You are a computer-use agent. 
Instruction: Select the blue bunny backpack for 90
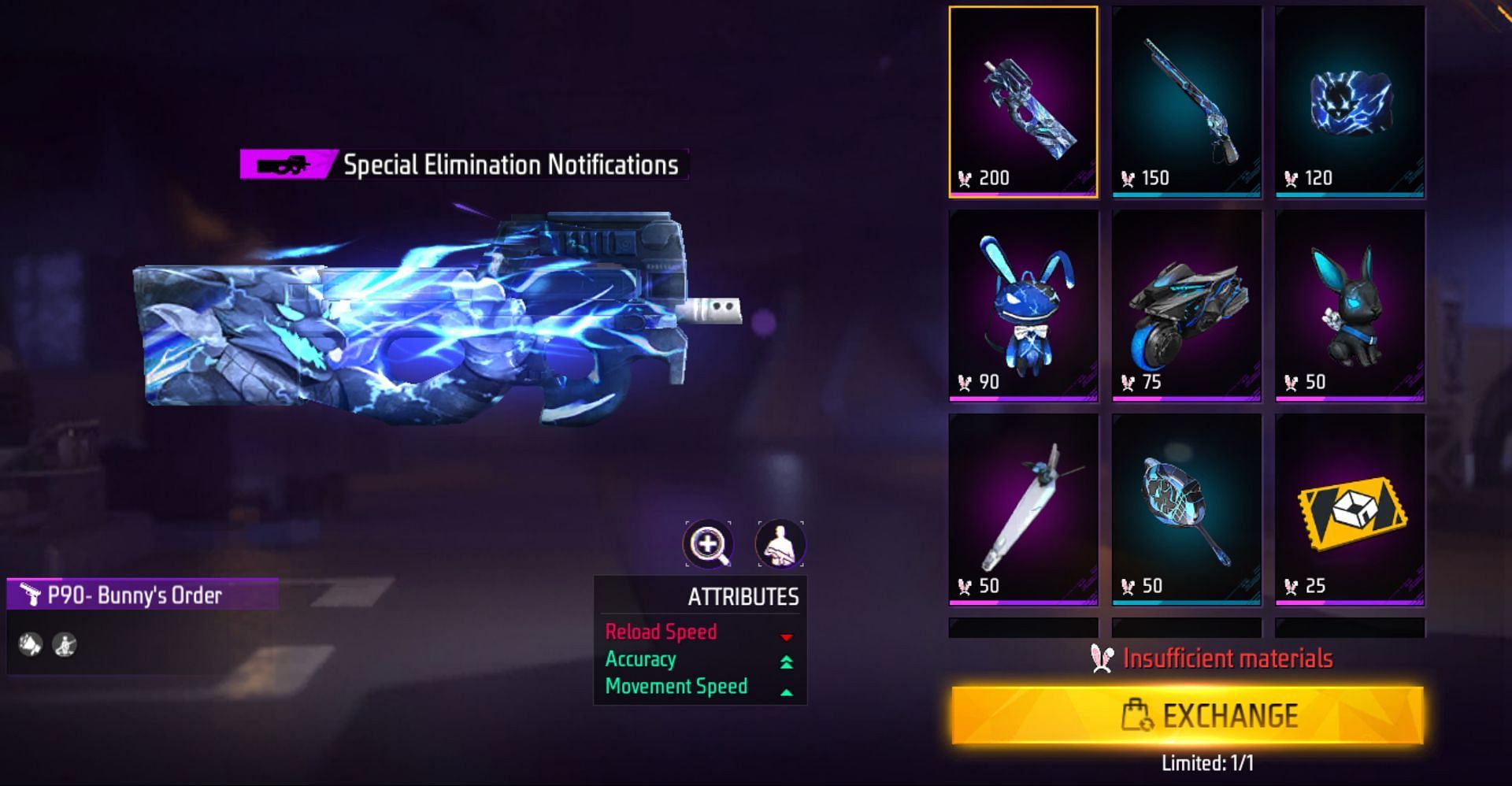(x=1023, y=306)
